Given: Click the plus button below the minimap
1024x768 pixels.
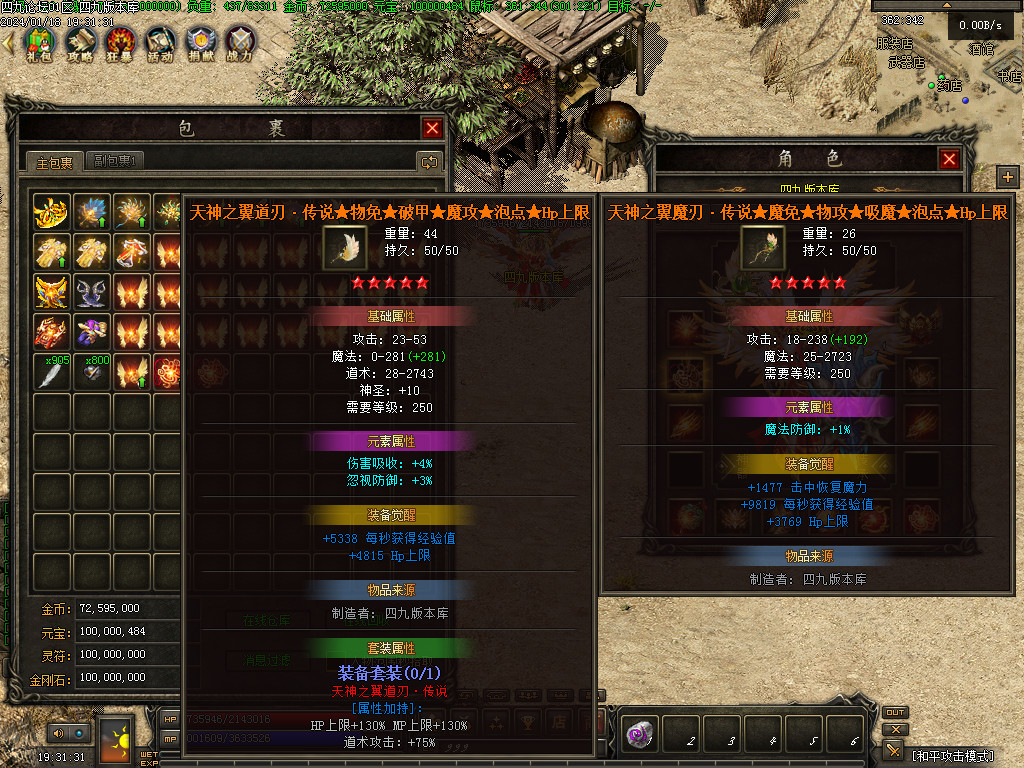Looking at the screenshot, I should point(1007,177).
